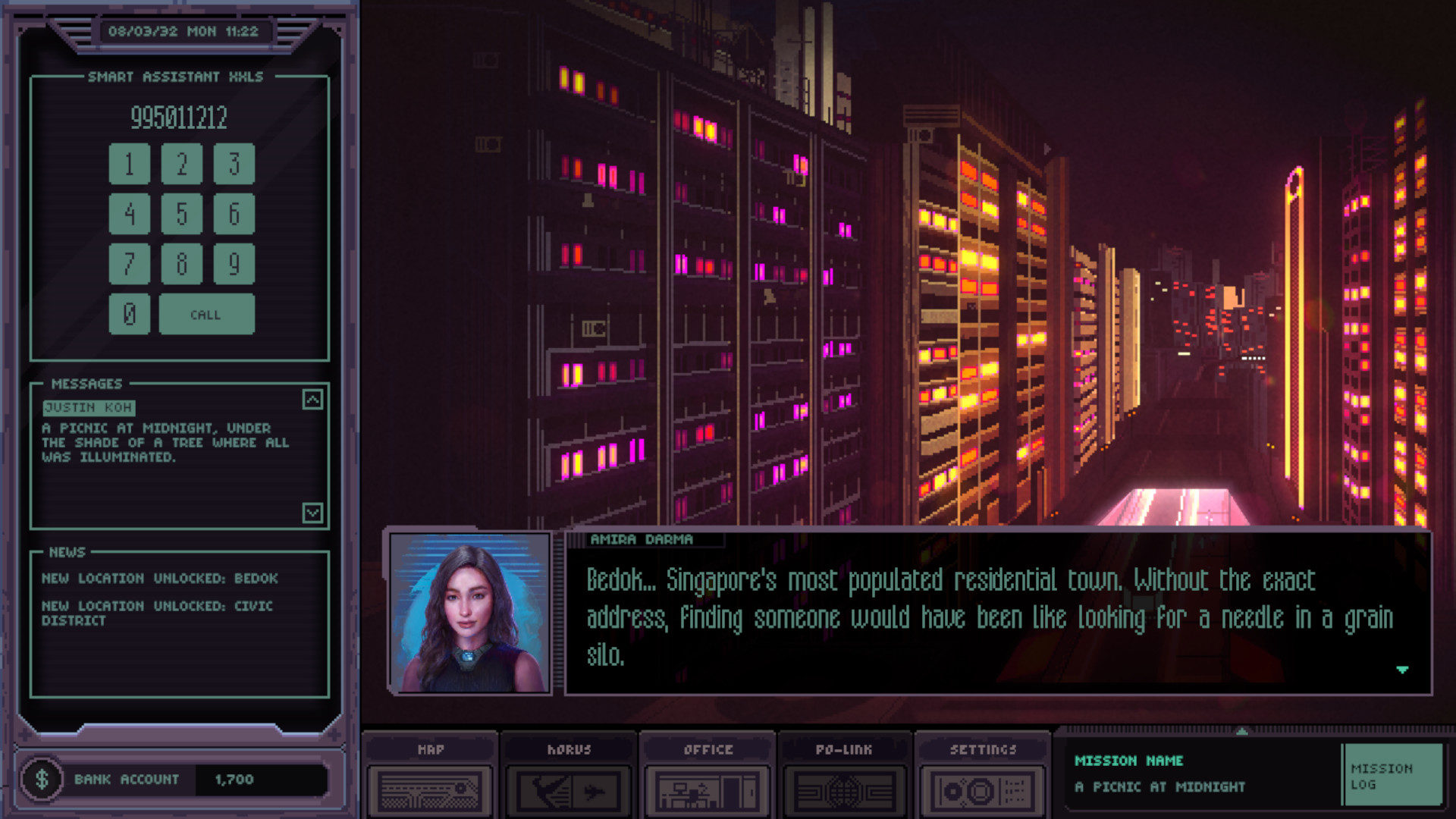Click keypad number 7
Screen dimensions: 1456x819
point(129,264)
